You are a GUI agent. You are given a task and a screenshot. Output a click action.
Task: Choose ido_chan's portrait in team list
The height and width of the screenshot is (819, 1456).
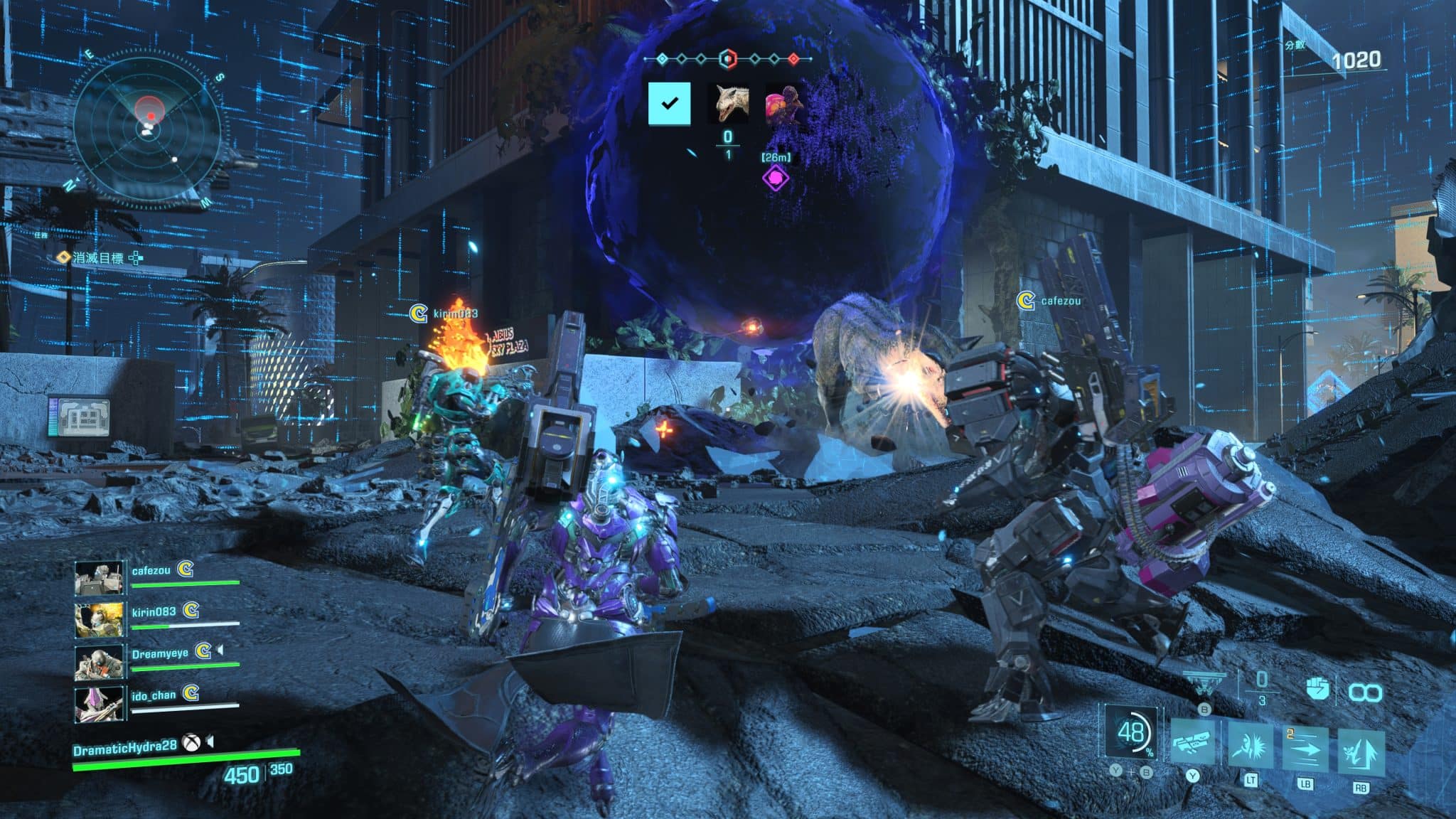pos(99,702)
